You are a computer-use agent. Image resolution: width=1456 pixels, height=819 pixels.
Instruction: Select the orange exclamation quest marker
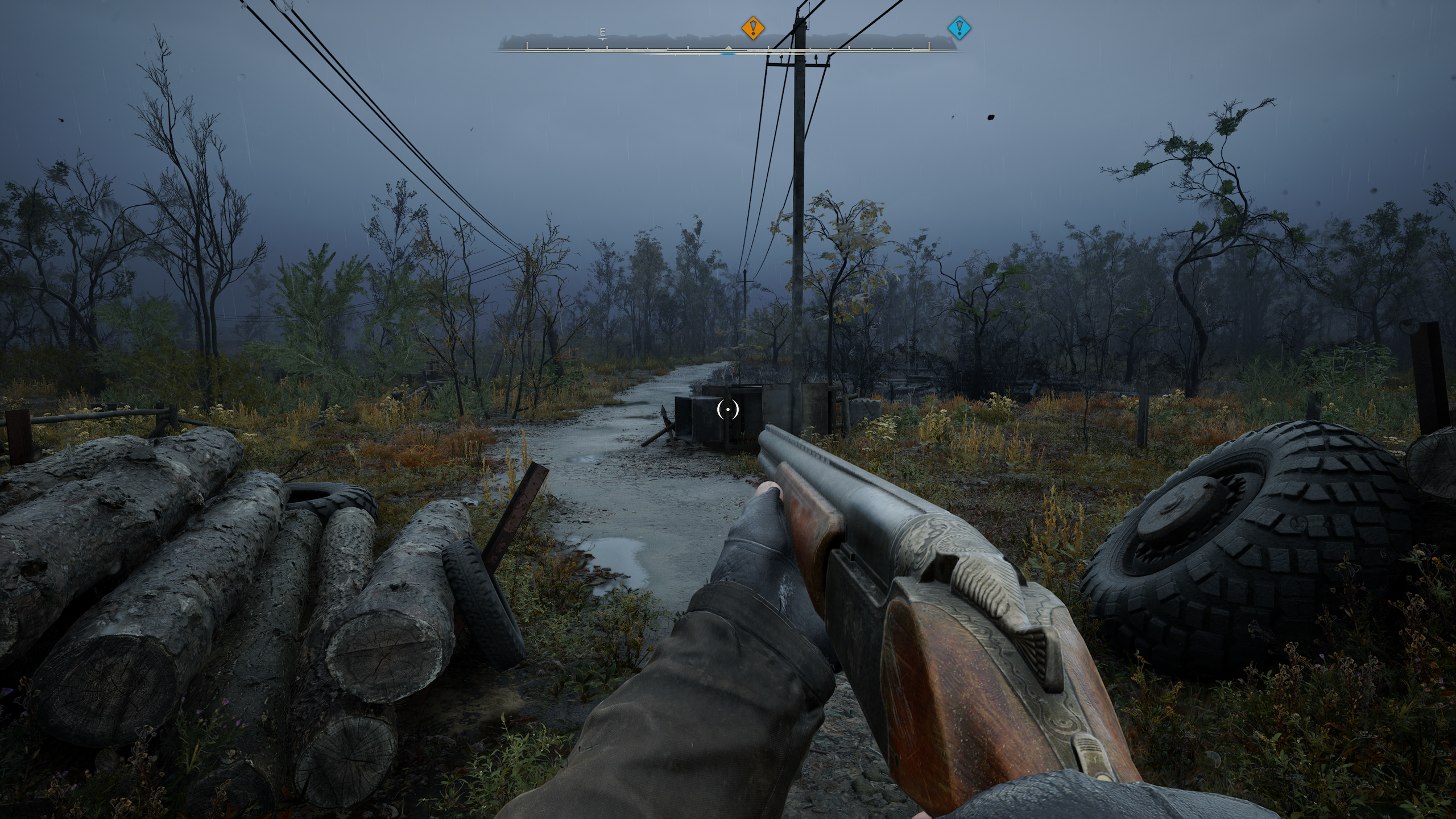coord(753,27)
